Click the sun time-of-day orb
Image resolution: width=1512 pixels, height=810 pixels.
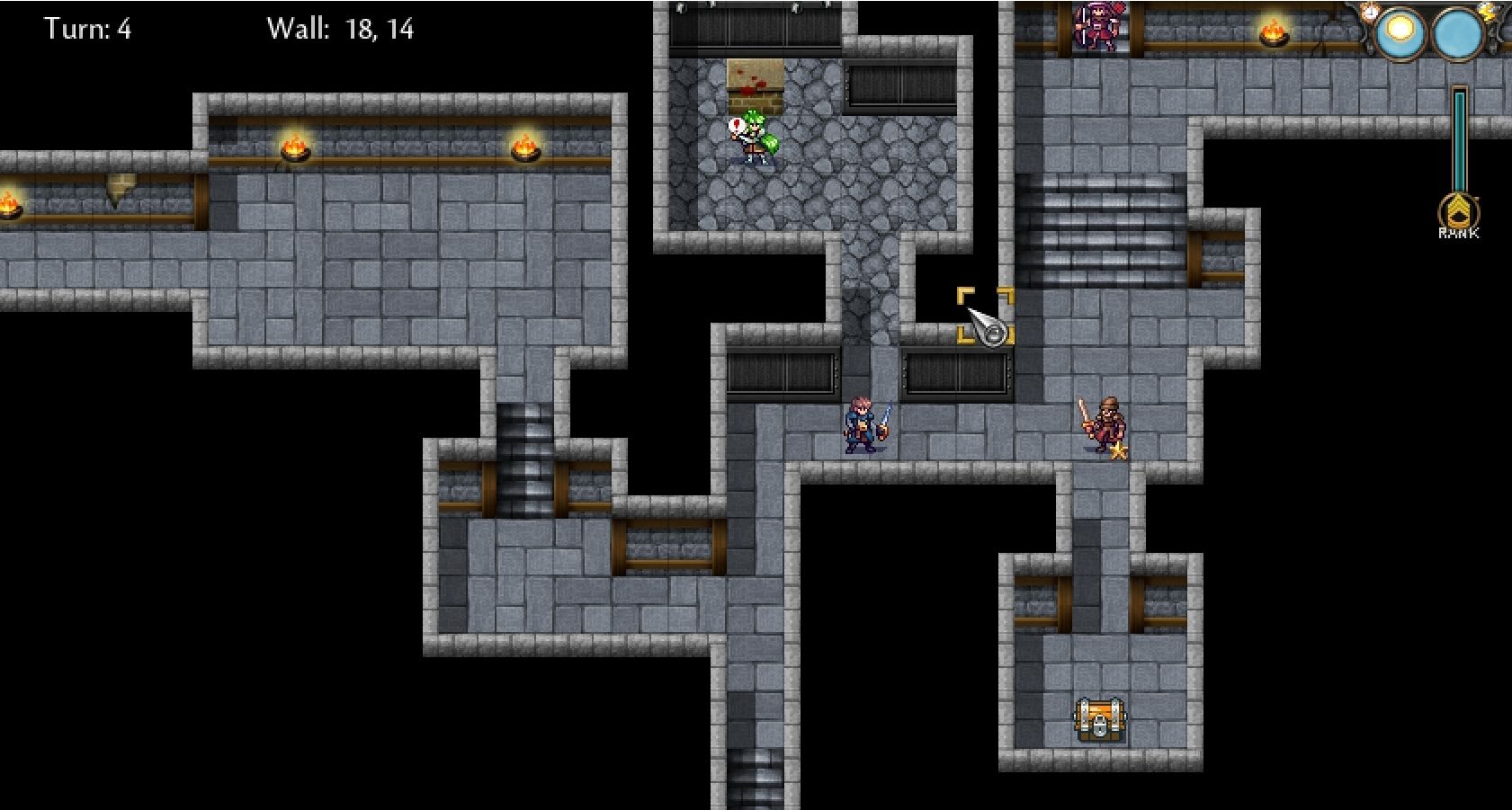coord(1399,32)
